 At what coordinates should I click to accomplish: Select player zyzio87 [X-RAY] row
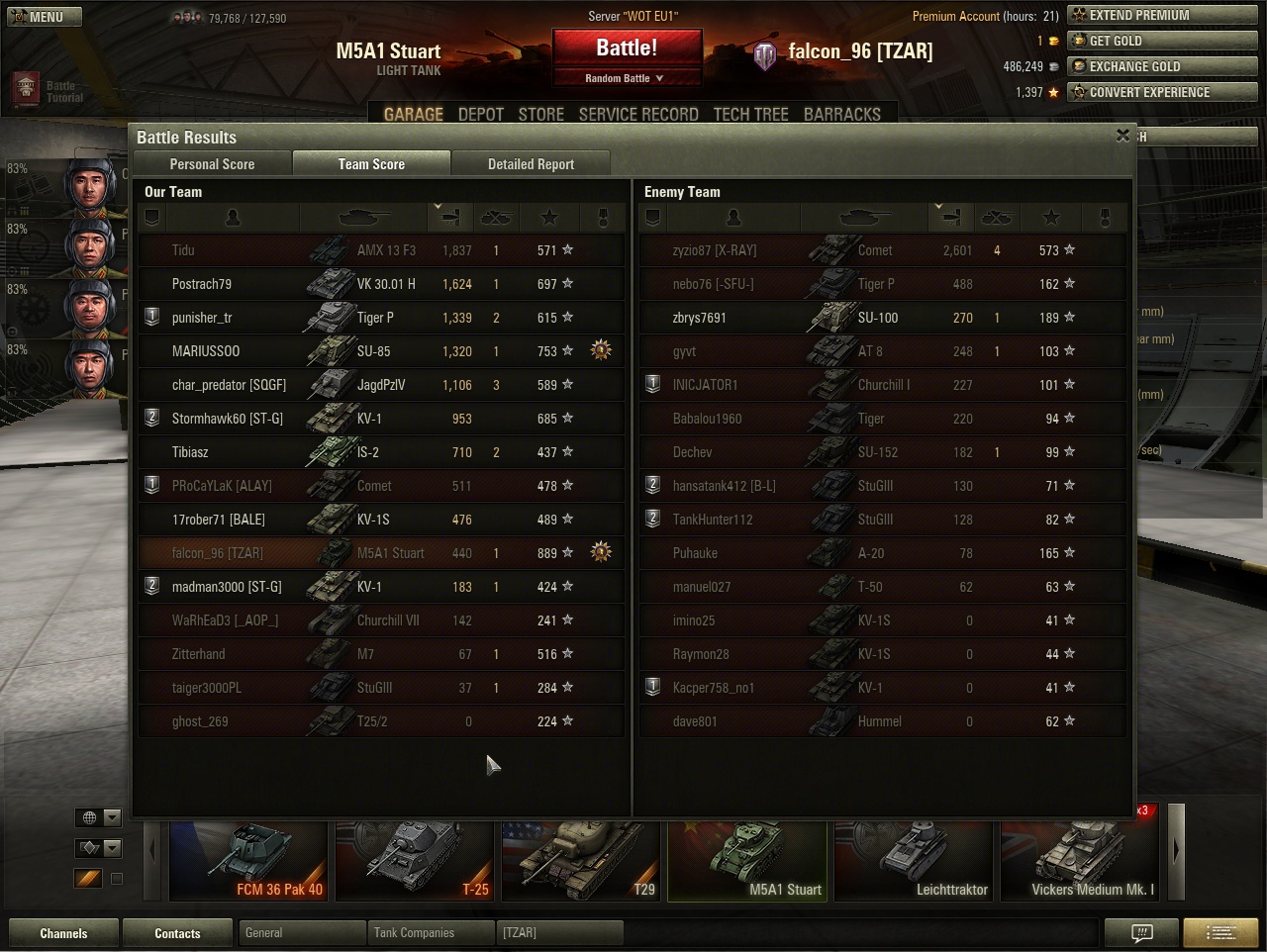[x=881, y=250]
